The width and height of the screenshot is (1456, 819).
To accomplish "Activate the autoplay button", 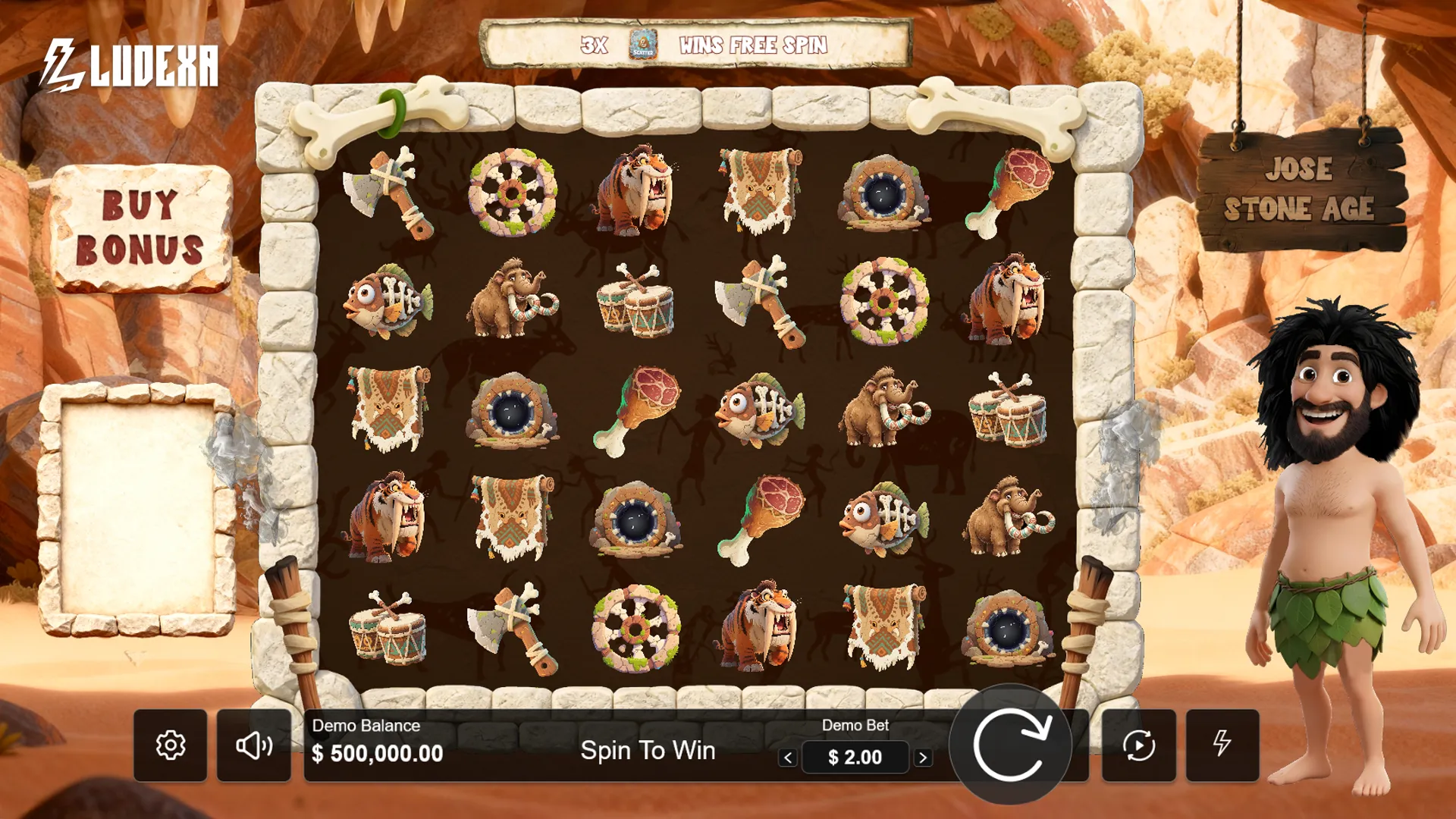I will coord(1138,745).
